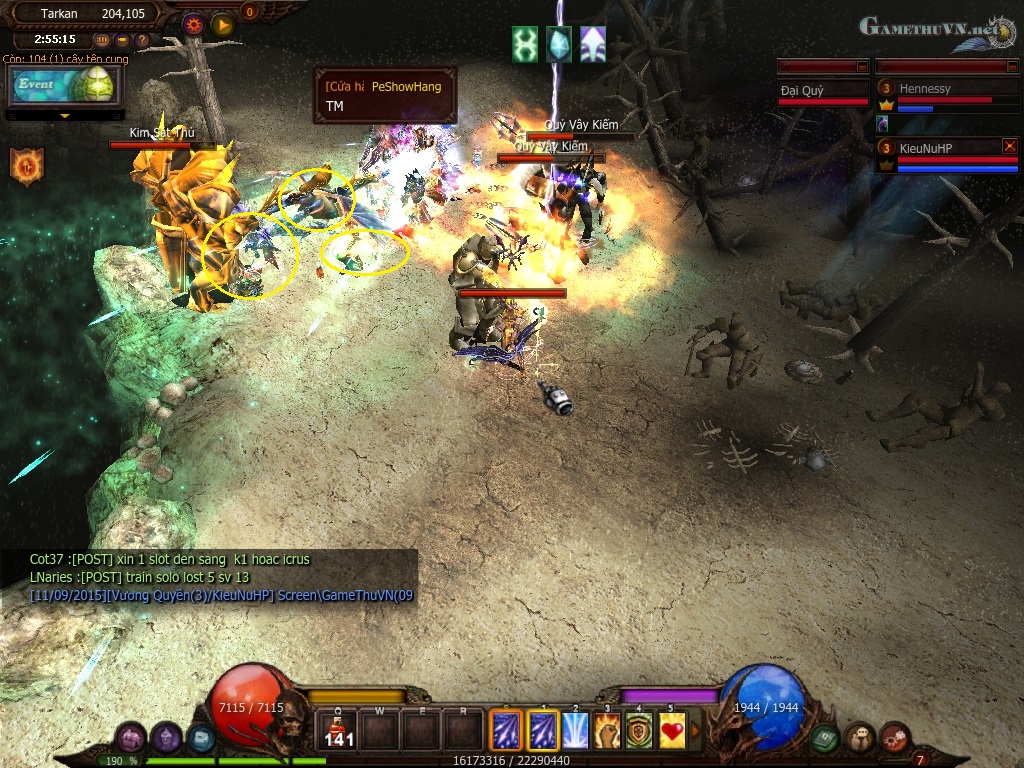Click the green play arrow button

pyautogui.click(x=222, y=23)
